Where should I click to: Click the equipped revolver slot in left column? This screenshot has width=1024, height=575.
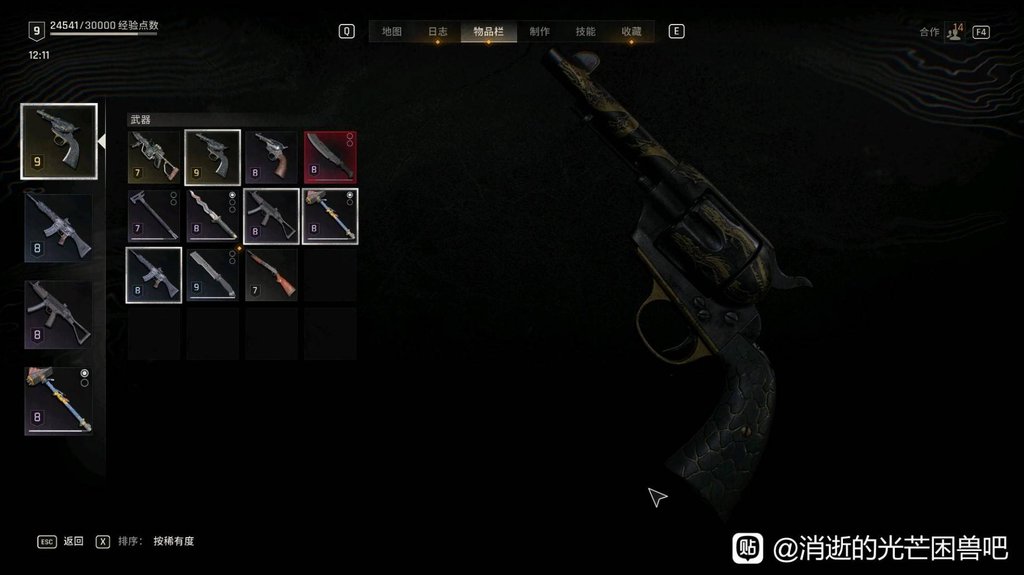[59, 141]
